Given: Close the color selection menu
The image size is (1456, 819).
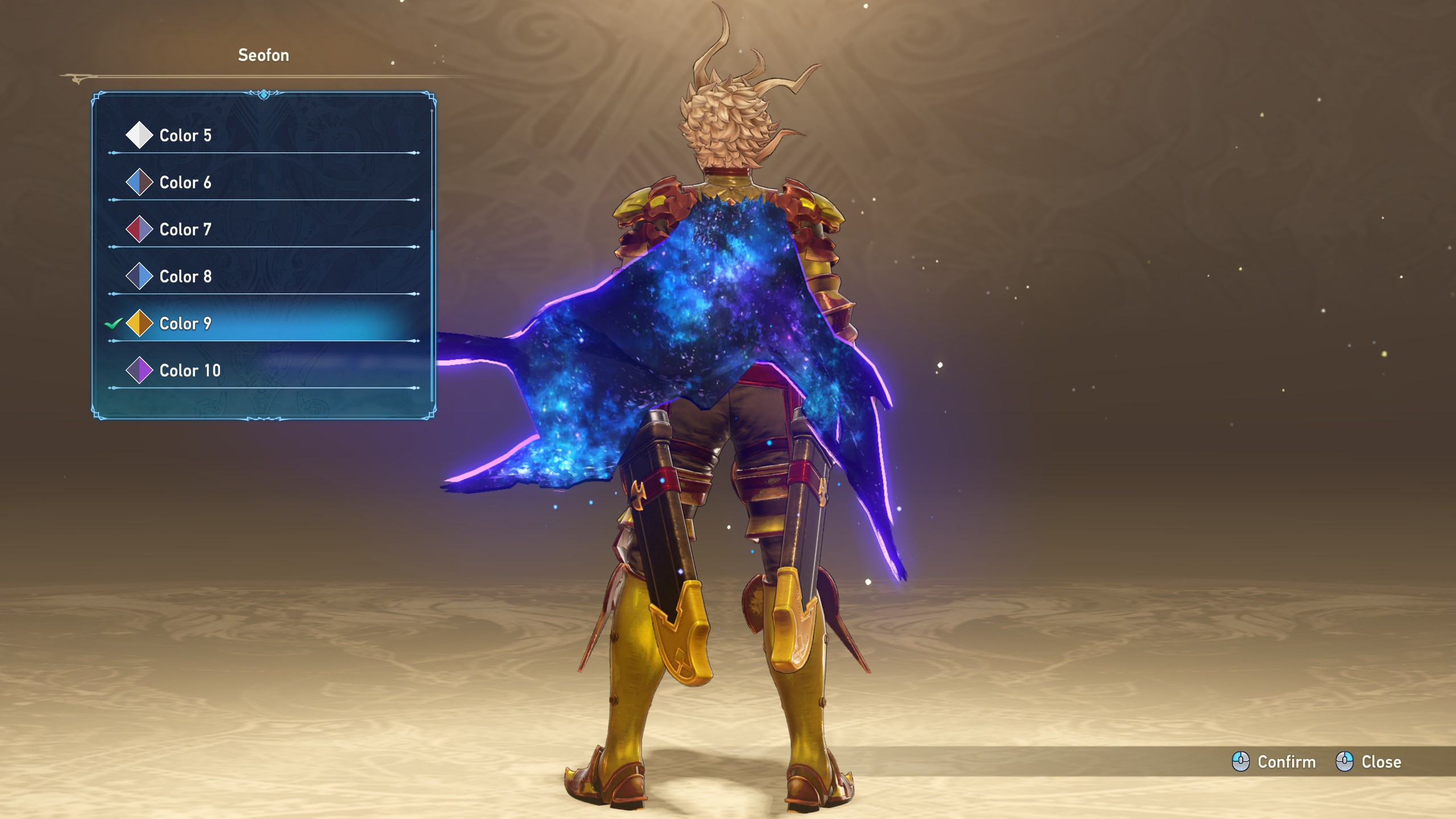Looking at the screenshot, I should pyautogui.click(x=1368, y=762).
